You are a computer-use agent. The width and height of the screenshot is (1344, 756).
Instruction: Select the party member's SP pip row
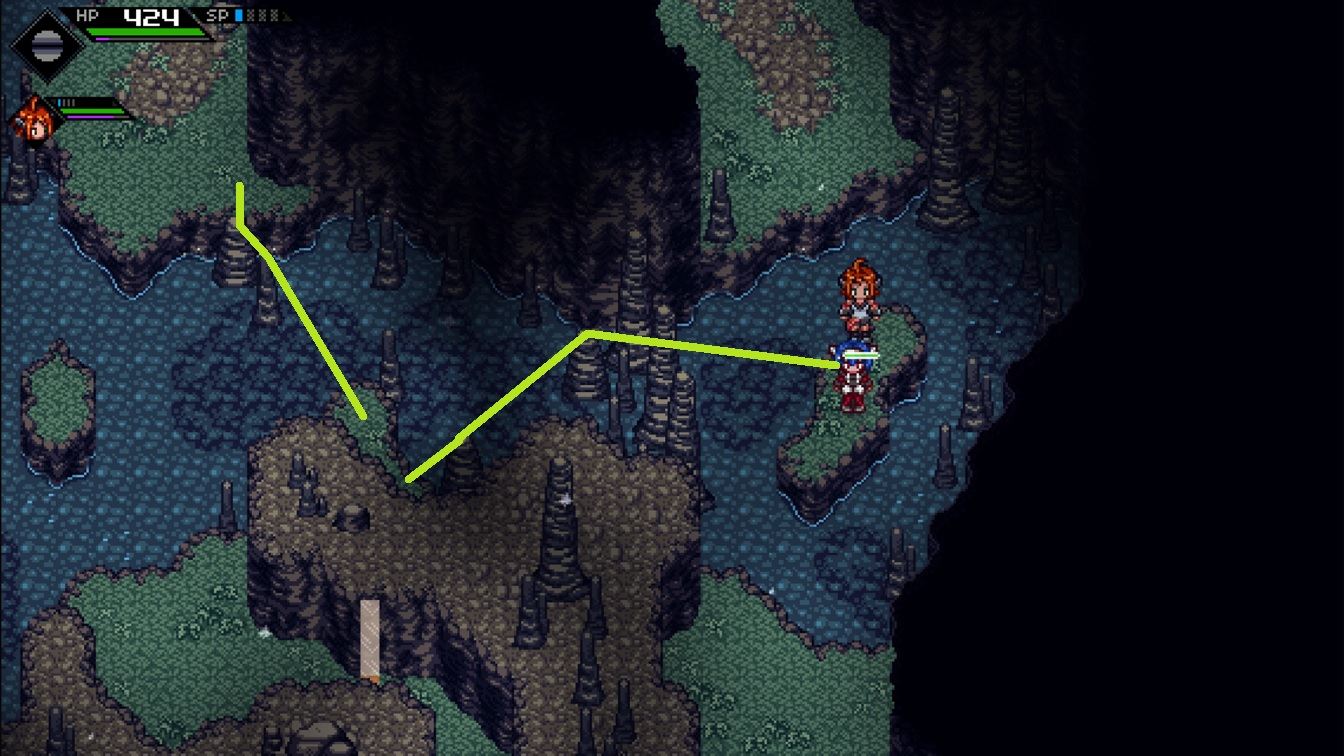[x=68, y=101]
